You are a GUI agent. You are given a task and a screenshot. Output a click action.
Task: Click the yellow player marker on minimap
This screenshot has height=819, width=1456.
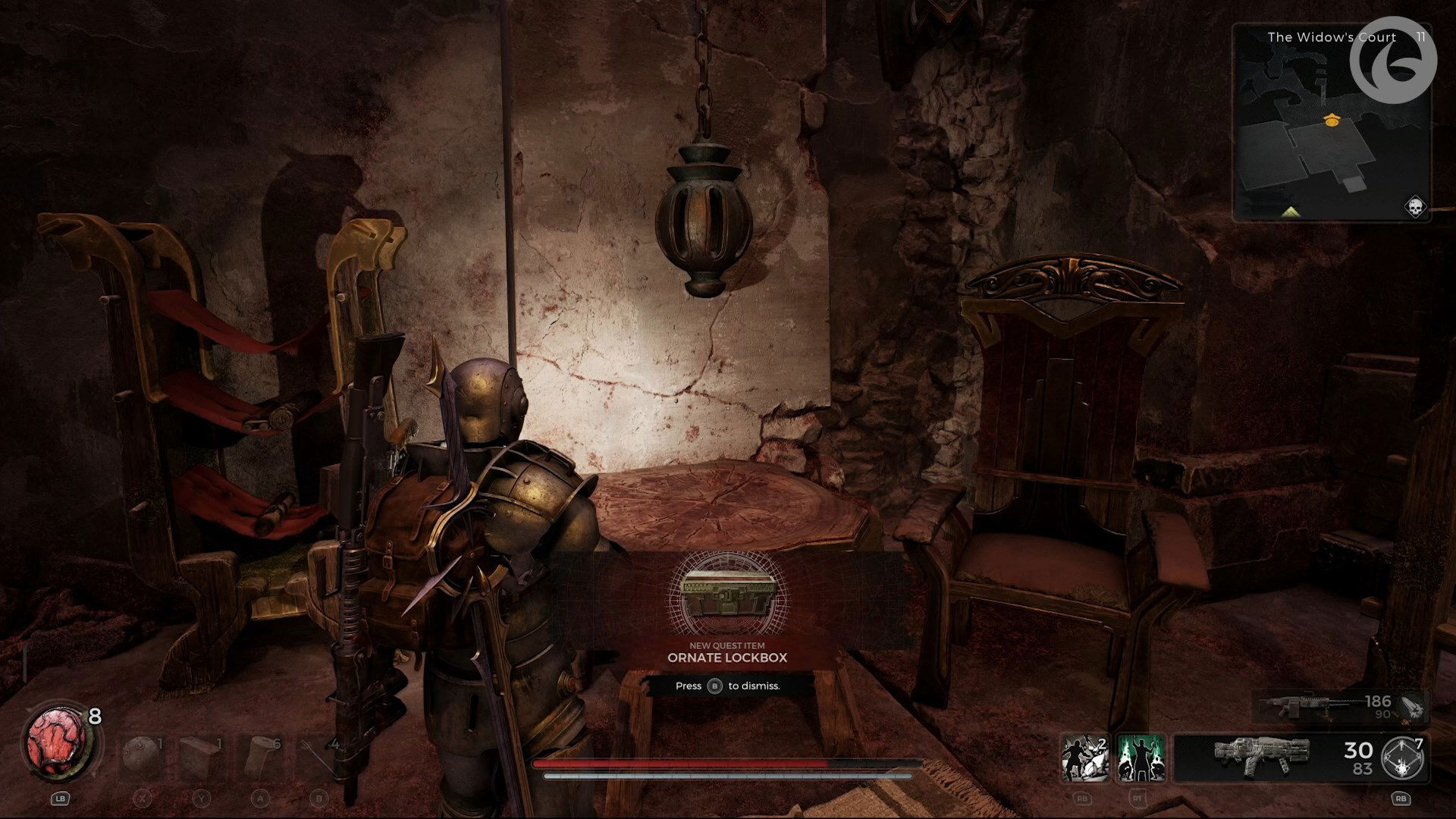(1329, 120)
